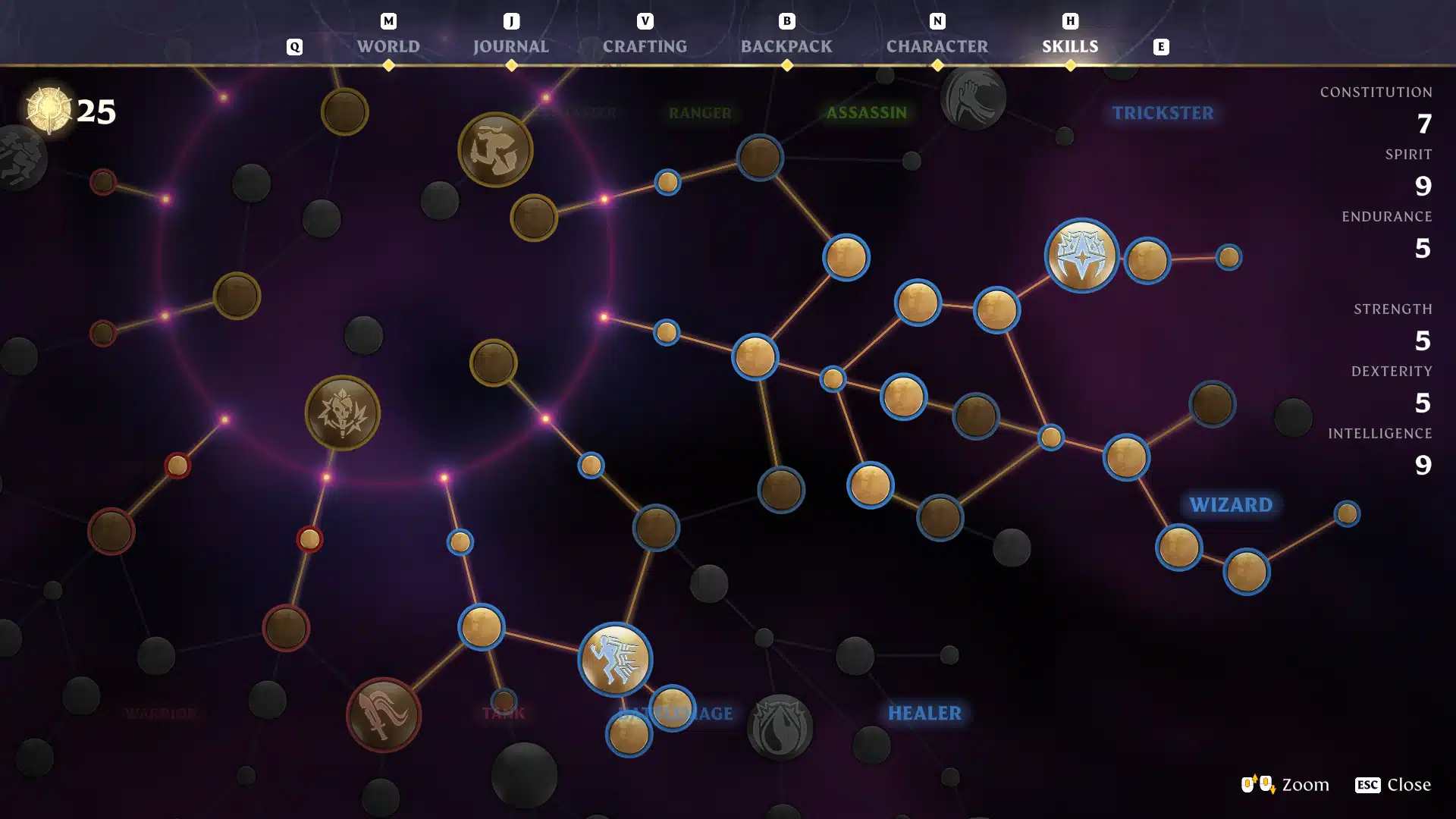
Task: Select the Skills tab
Action: [1070, 46]
